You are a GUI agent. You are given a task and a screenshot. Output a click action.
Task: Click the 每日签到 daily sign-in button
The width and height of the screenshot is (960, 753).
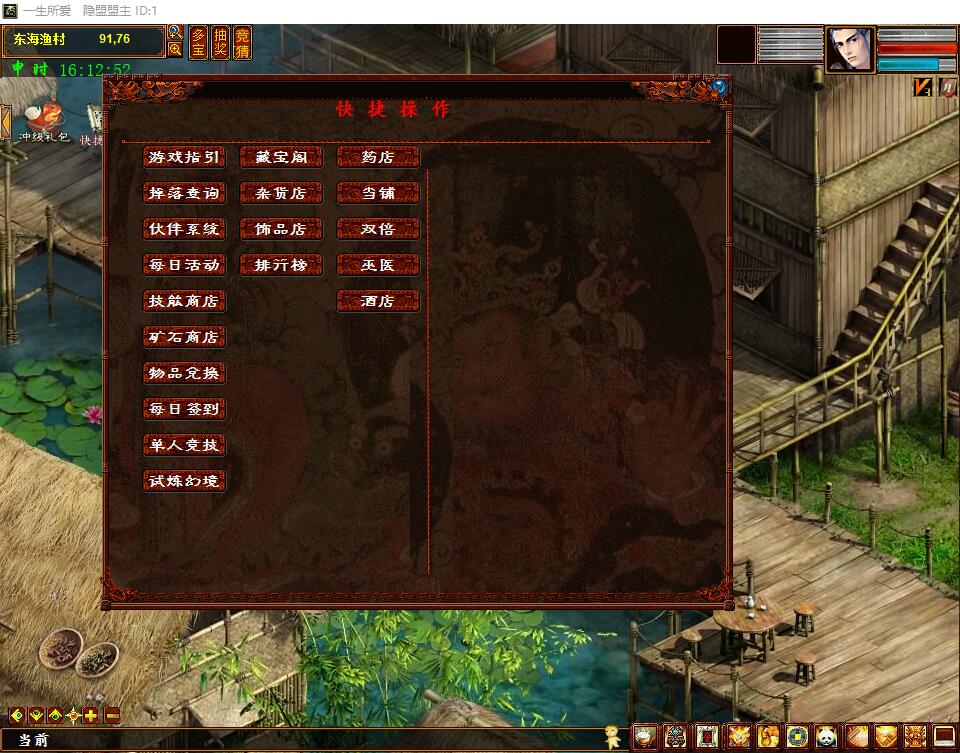coord(184,409)
